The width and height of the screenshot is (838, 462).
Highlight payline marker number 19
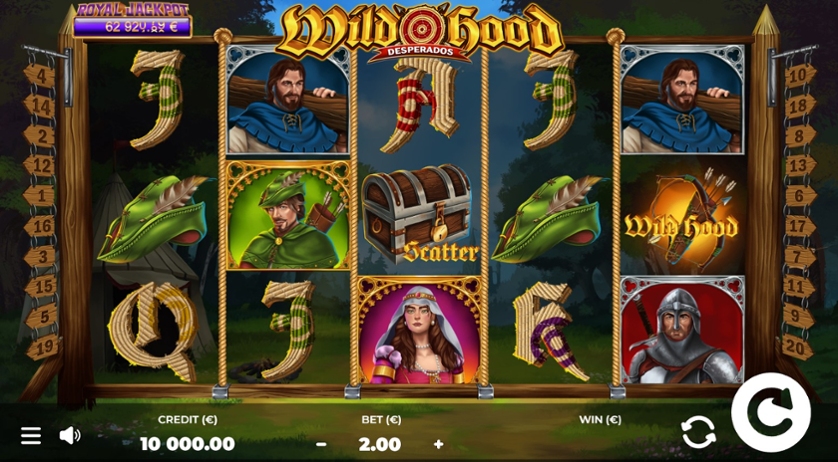(40, 347)
